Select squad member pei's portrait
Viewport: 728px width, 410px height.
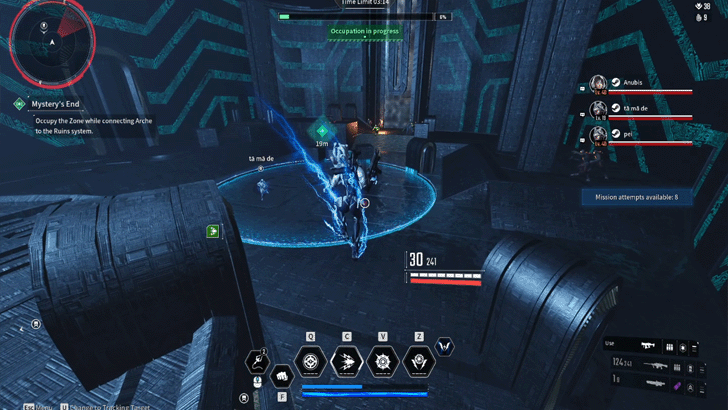599,133
